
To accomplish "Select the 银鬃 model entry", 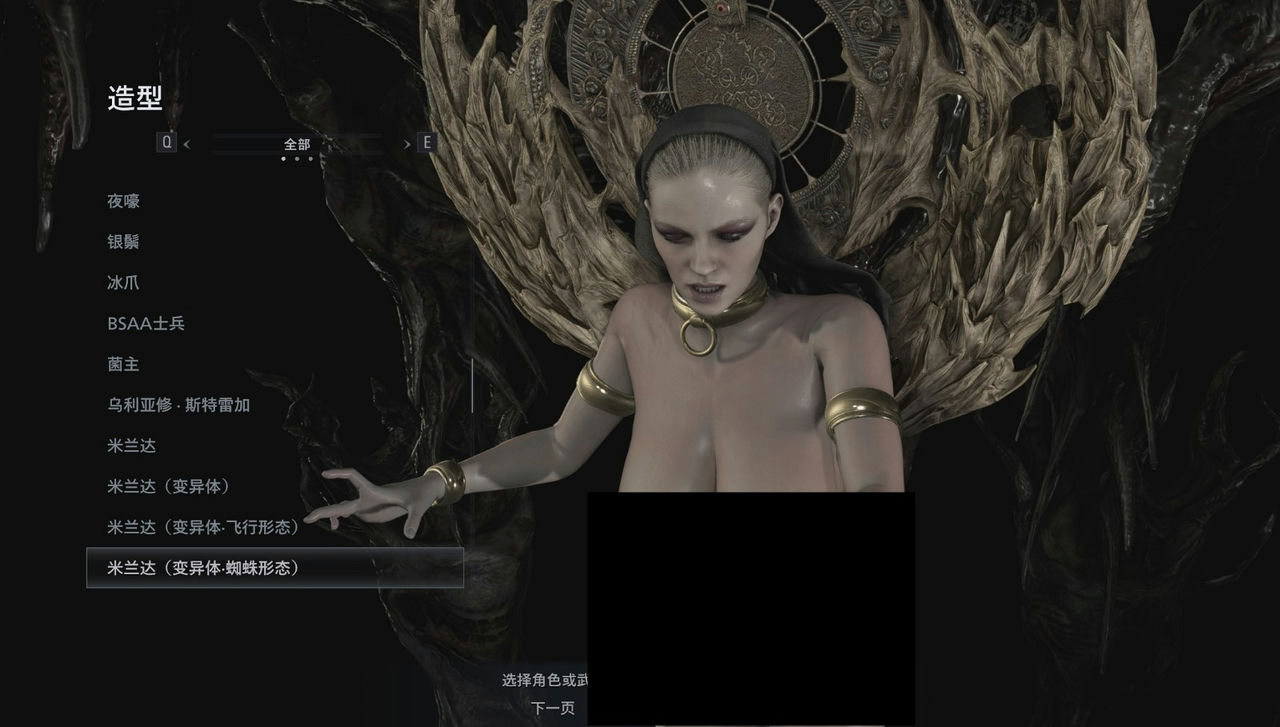I will click(125, 242).
